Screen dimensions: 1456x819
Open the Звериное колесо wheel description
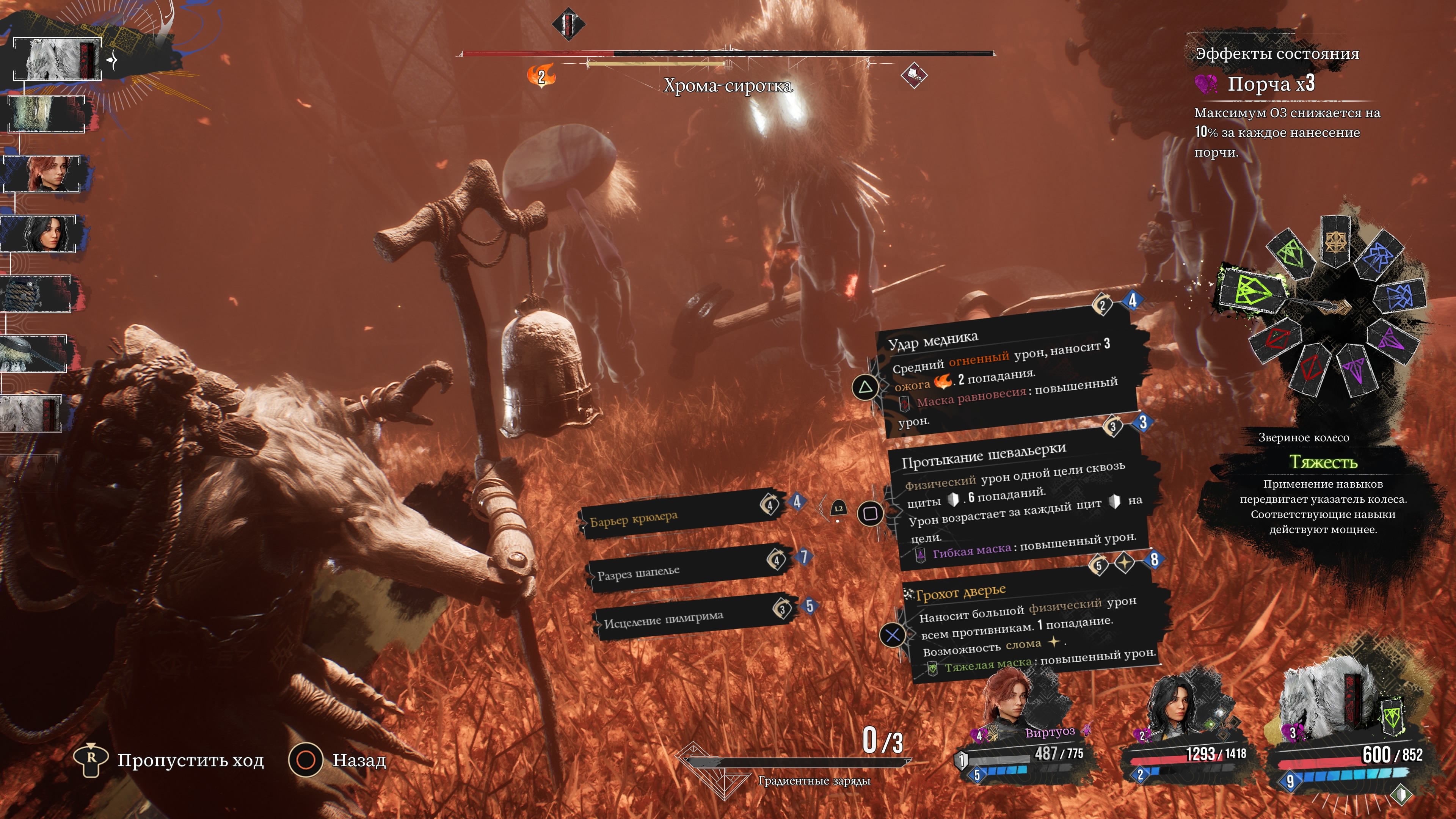1322,483
